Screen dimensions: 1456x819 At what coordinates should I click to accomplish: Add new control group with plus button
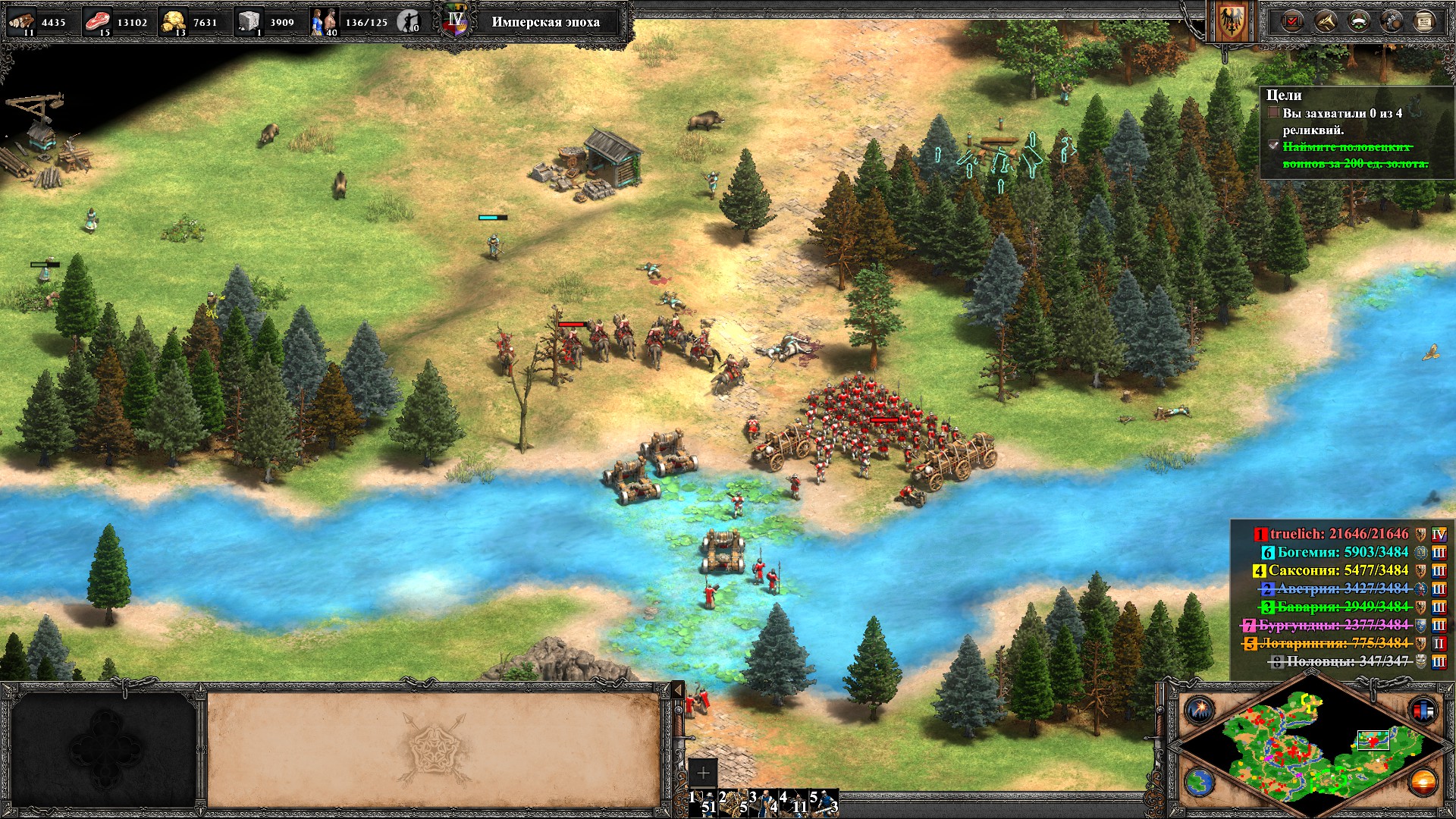point(703,773)
